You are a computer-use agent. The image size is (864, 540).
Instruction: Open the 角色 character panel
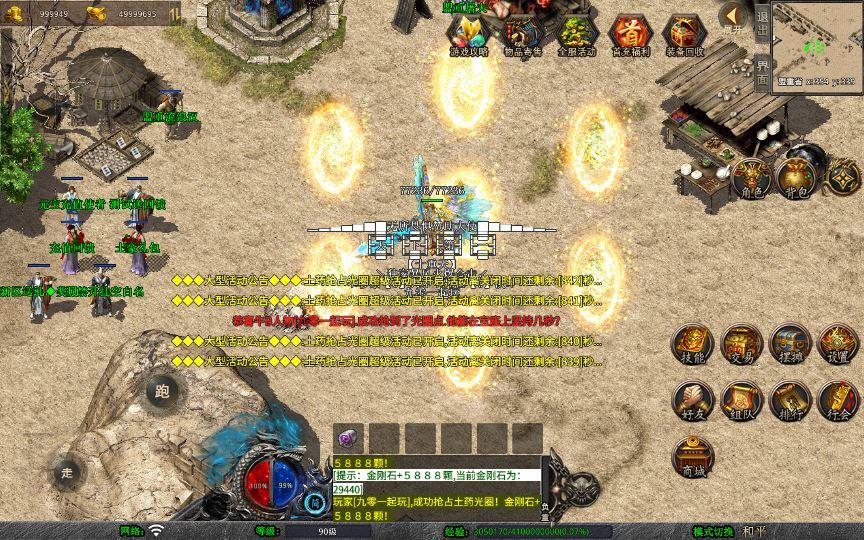click(x=748, y=177)
